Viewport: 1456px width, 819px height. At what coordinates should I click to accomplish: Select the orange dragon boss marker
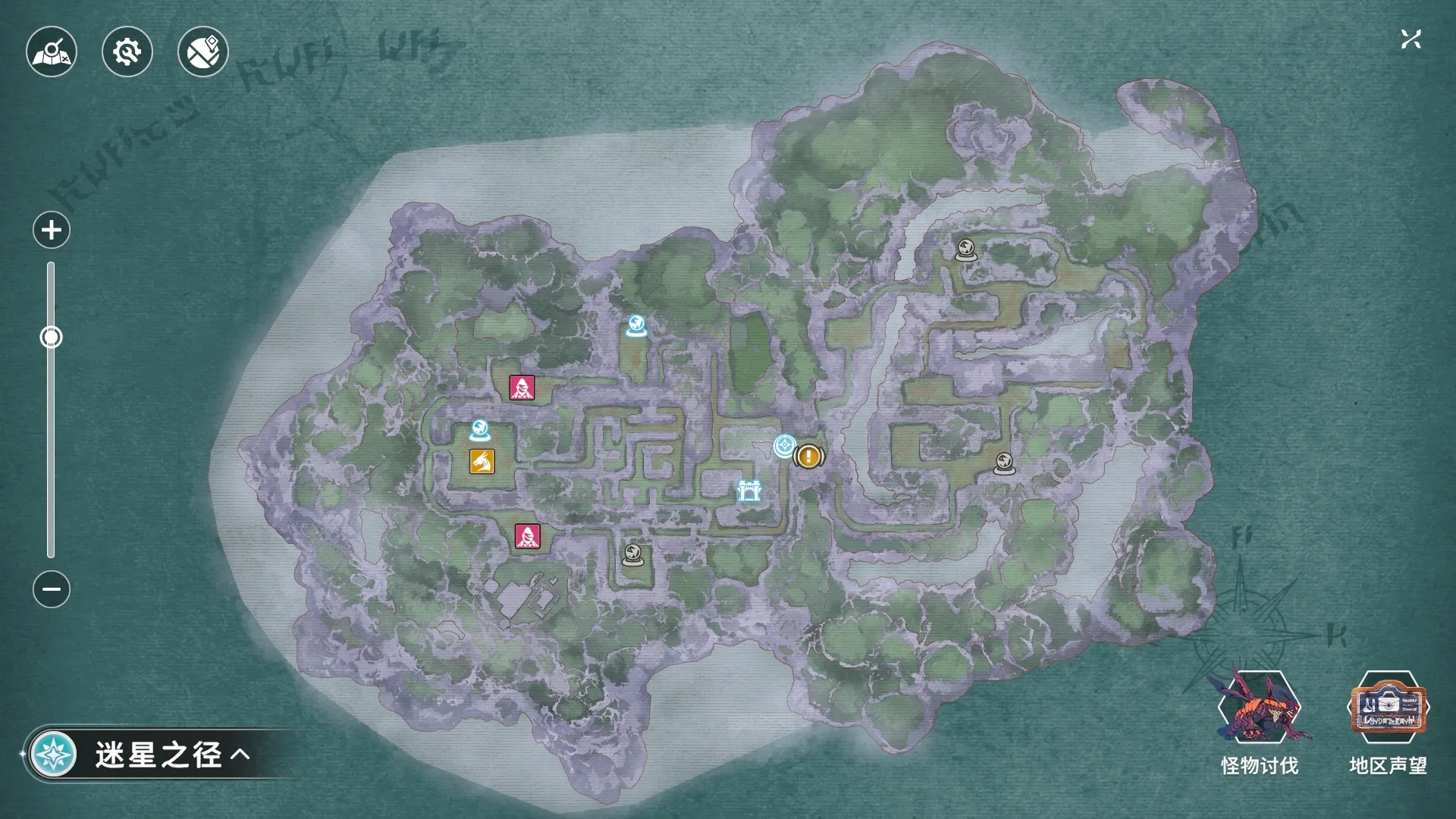482,461
